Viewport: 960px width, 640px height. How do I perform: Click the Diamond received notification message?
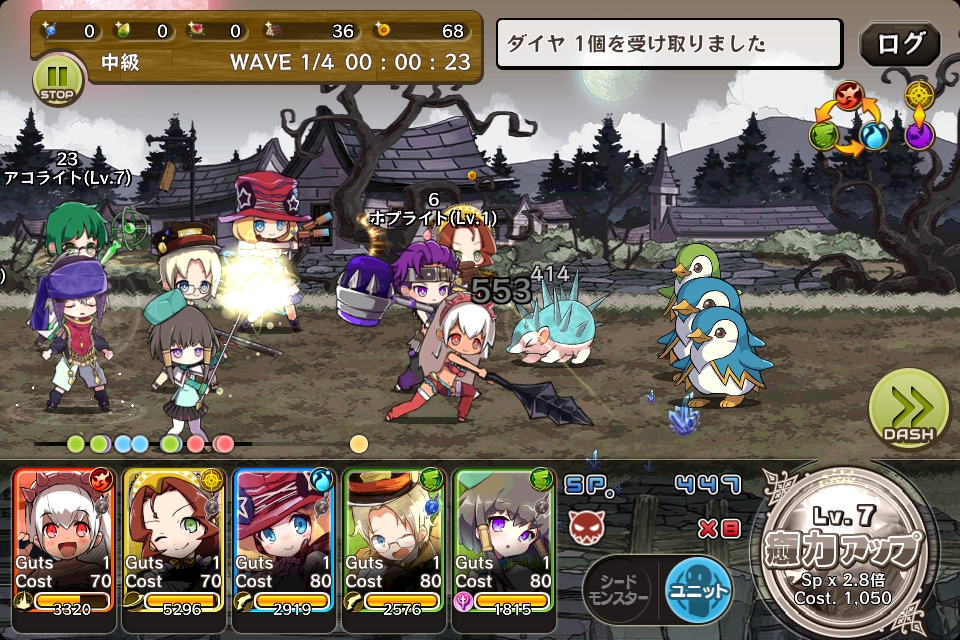pos(670,45)
